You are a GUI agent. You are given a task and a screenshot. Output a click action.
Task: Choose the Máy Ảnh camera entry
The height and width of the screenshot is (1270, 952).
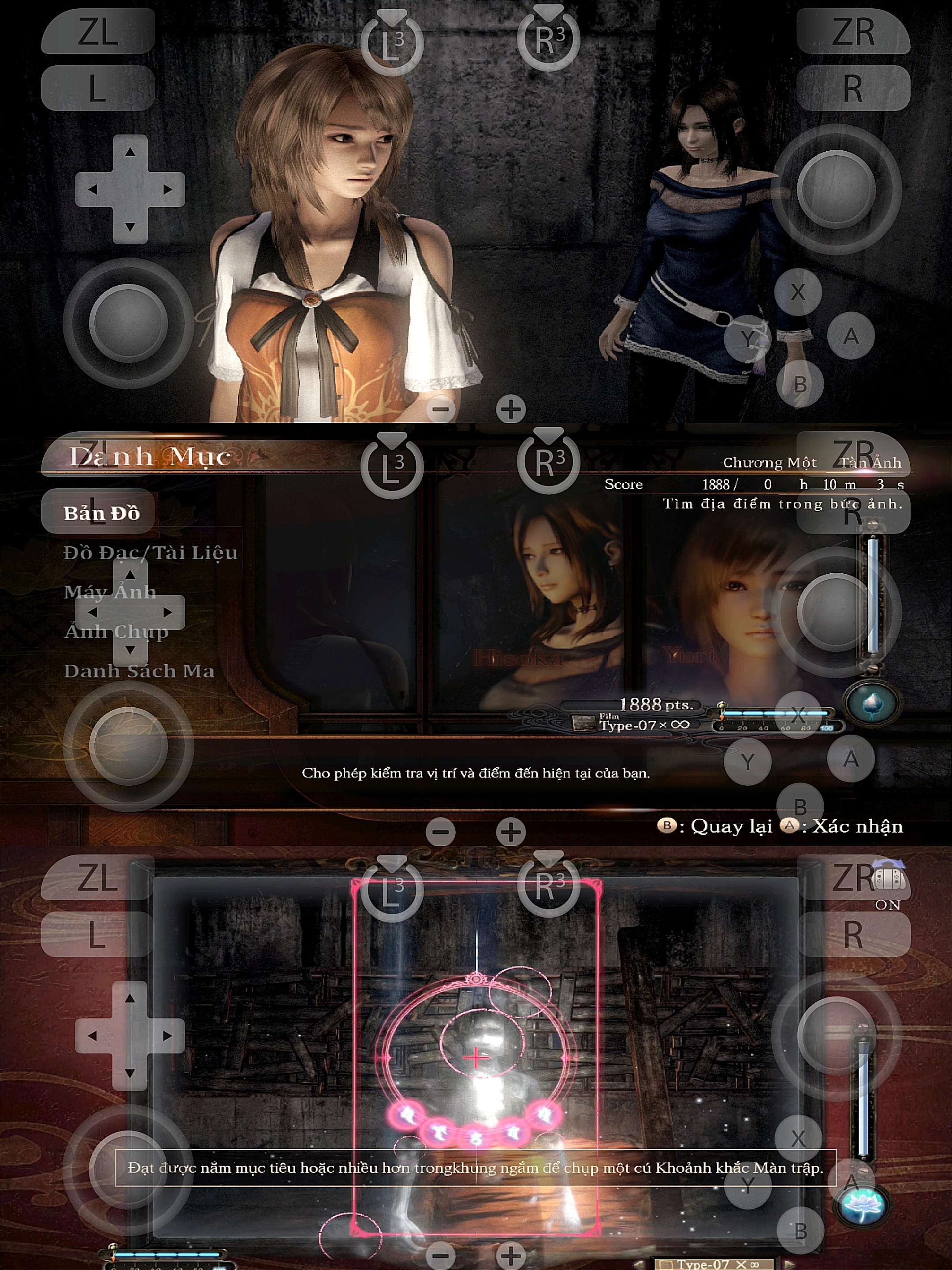[110, 592]
